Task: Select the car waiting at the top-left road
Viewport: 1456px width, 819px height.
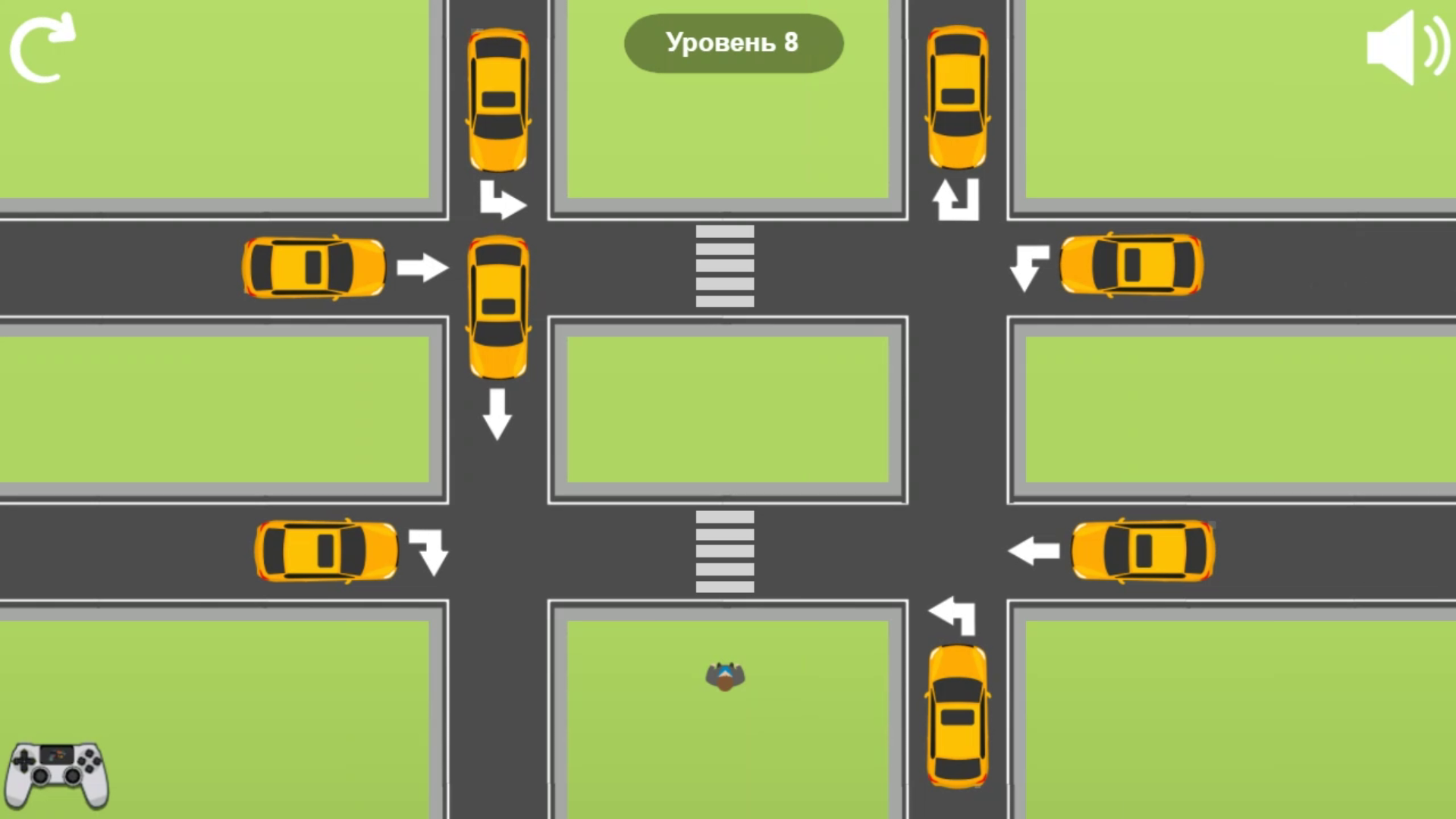Action: (313, 267)
